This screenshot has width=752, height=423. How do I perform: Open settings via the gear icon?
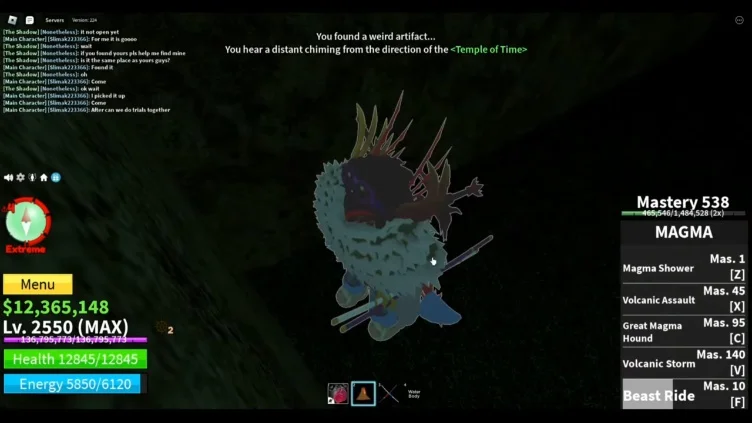[x=20, y=177]
